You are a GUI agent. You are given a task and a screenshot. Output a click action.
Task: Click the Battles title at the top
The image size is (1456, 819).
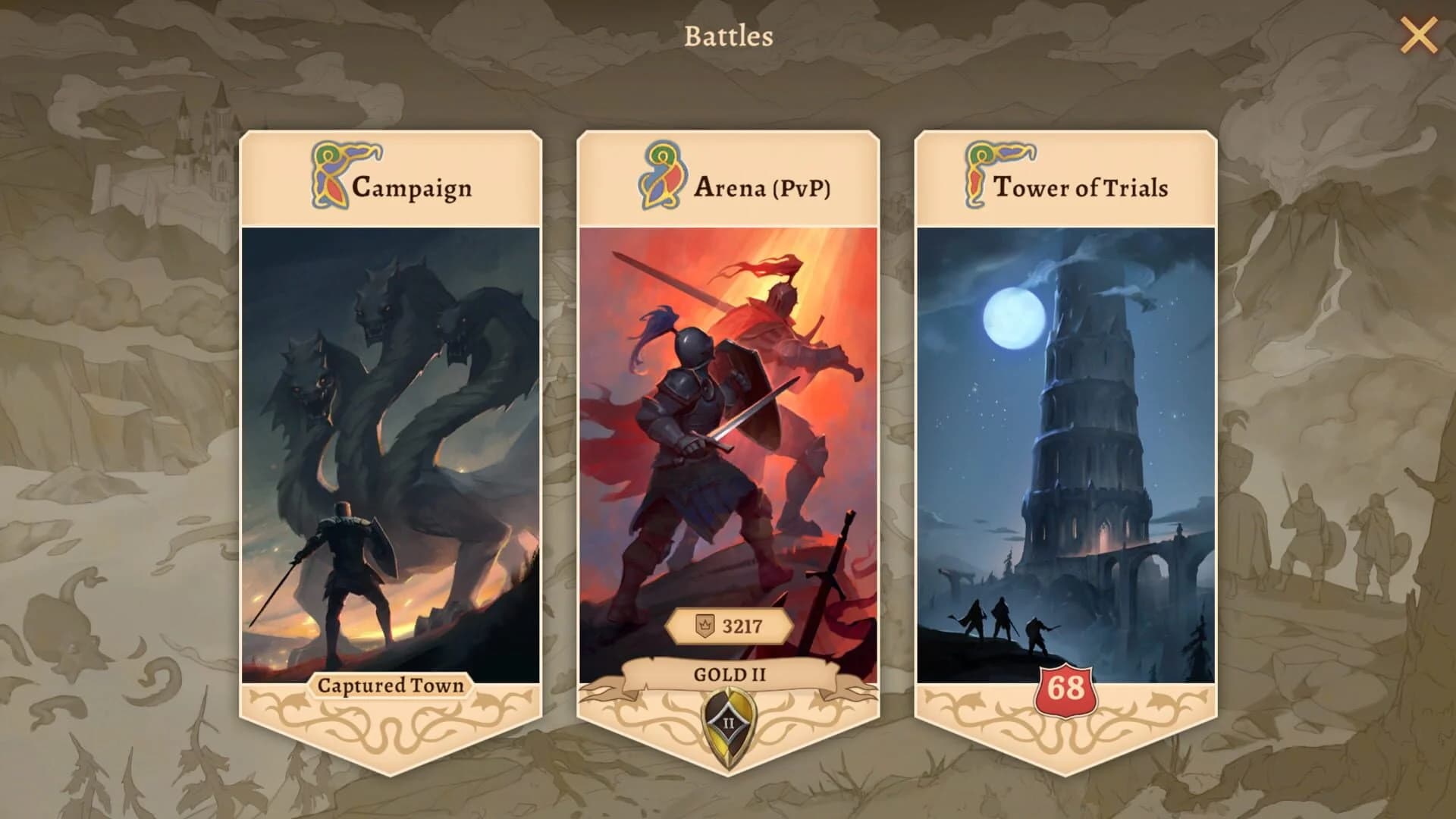coord(727,35)
